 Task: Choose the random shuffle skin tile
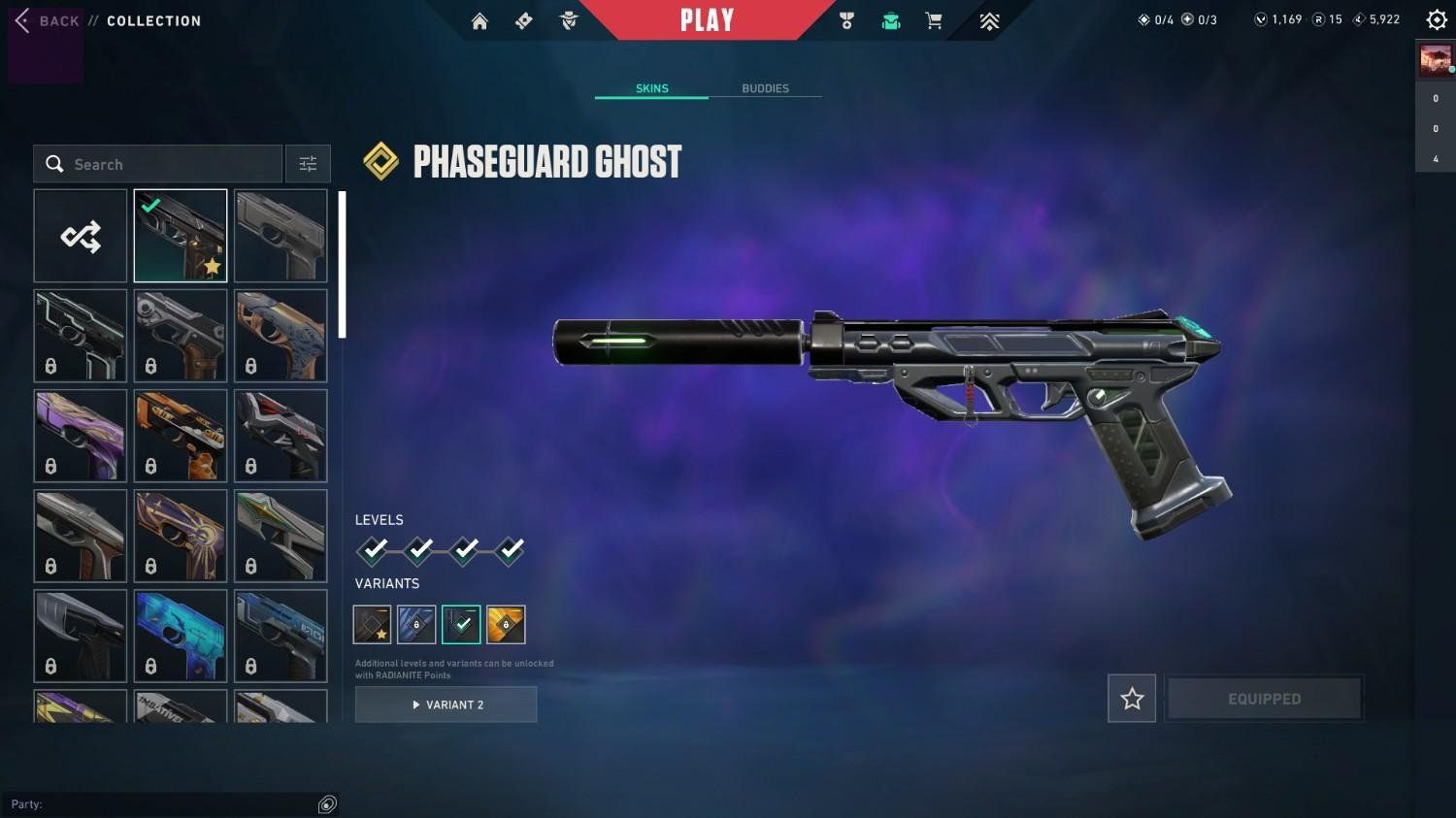[81, 236]
